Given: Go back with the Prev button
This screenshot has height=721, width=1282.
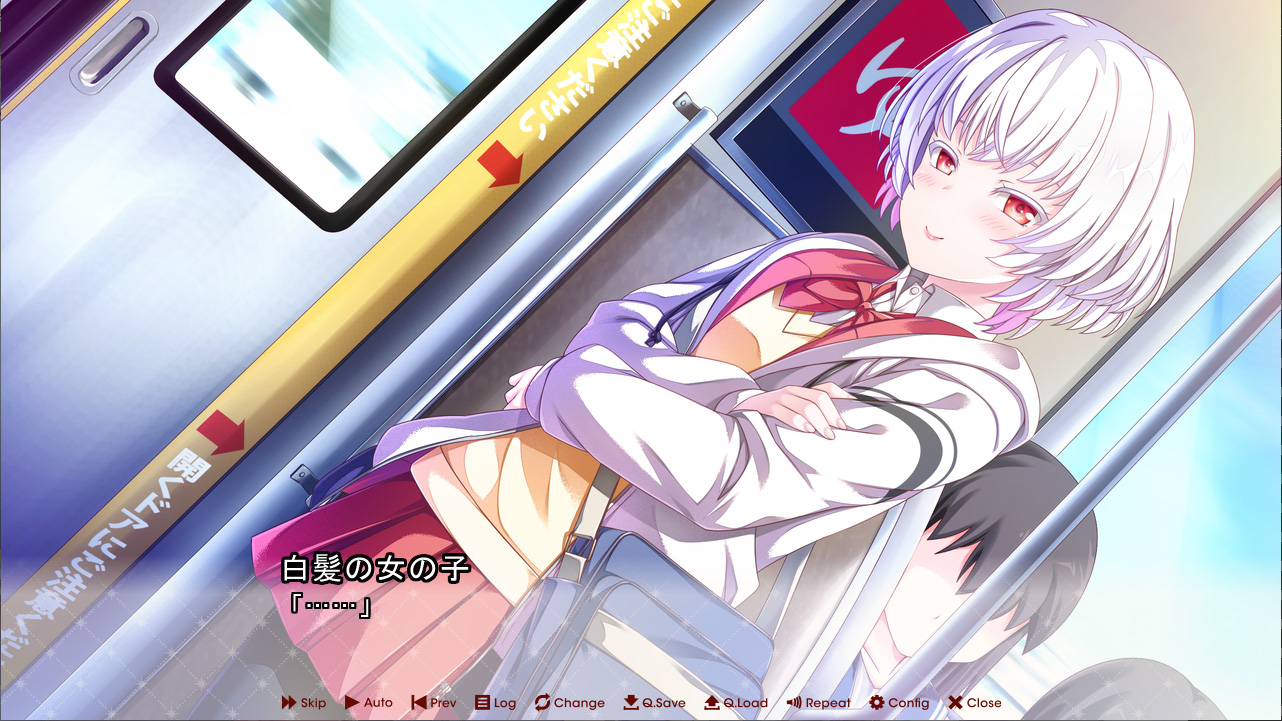Looking at the screenshot, I should point(433,703).
